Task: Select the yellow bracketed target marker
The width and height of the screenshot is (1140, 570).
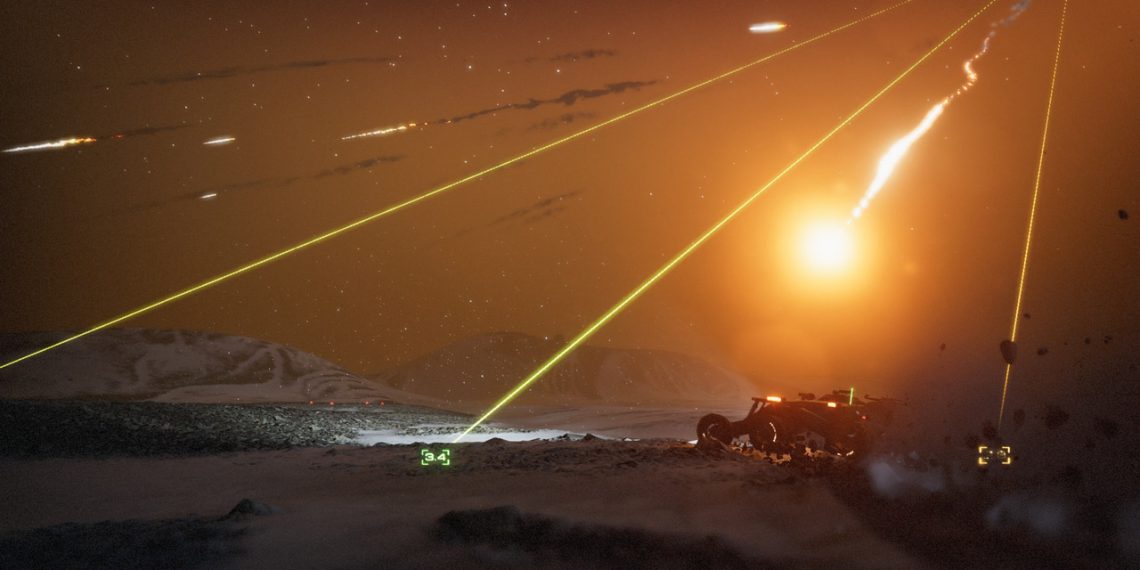Action: click(994, 455)
